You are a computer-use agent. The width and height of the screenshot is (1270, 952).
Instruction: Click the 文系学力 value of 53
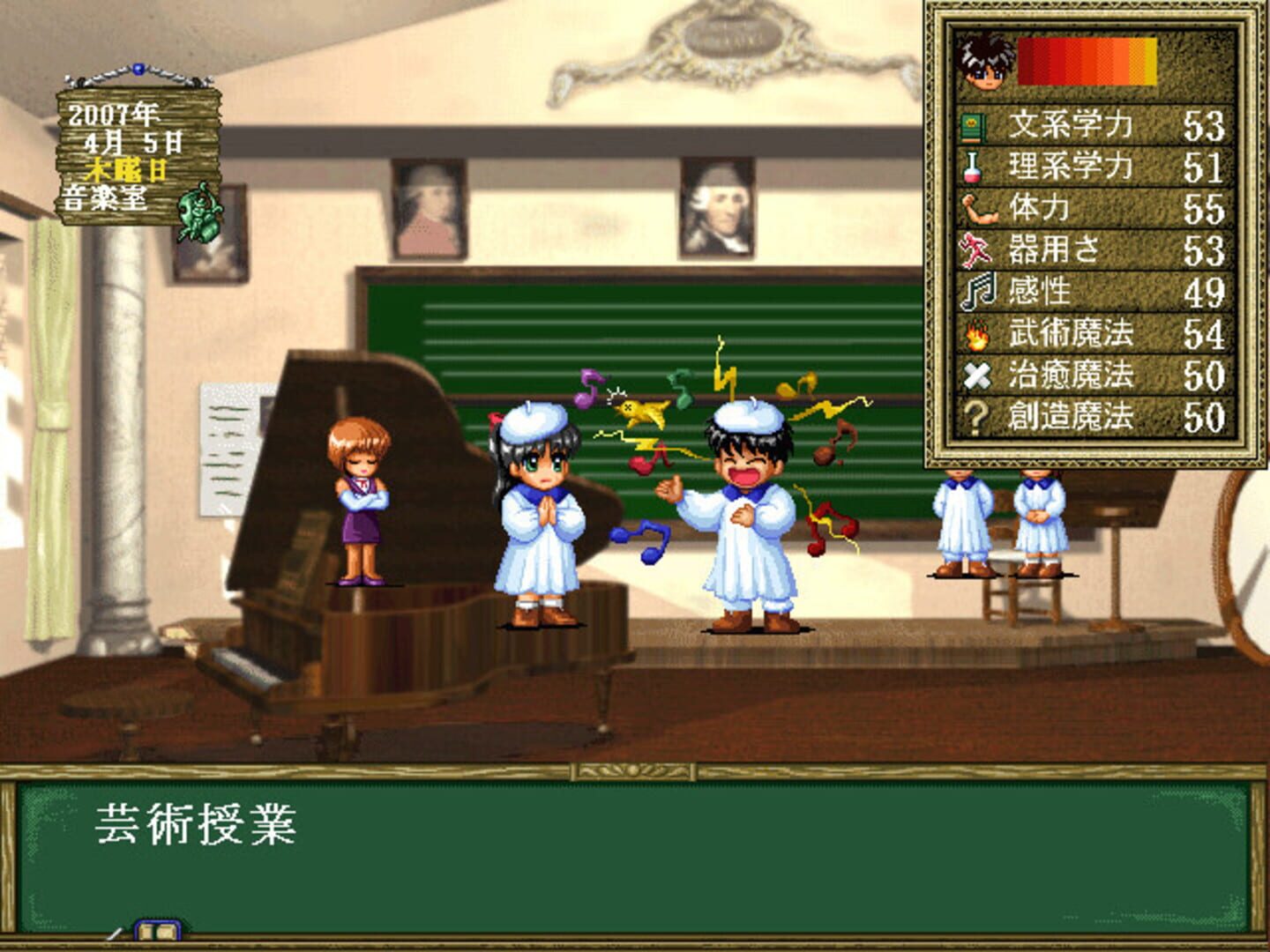click(1204, 126)
